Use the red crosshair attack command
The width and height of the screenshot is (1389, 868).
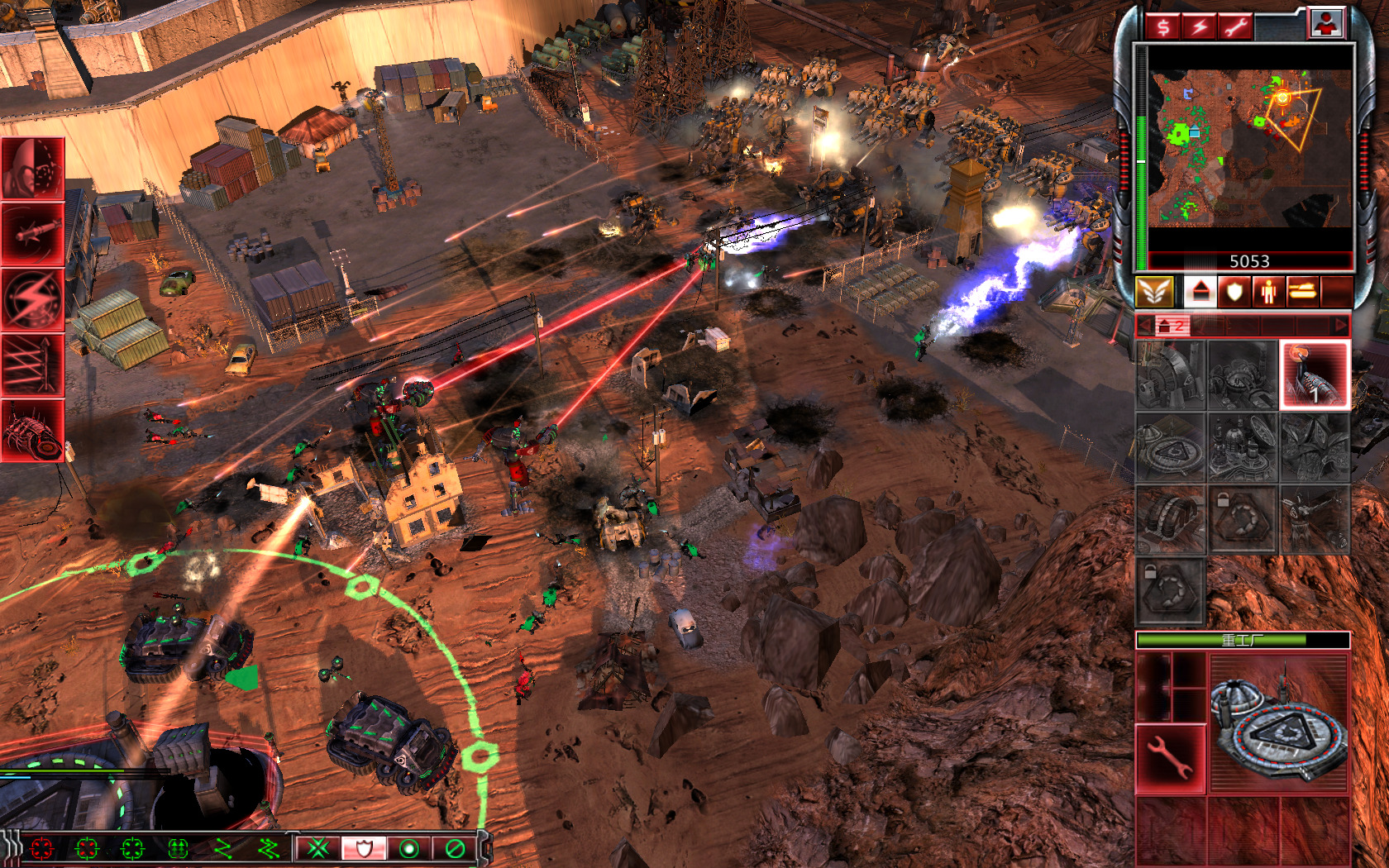(41, 848)
